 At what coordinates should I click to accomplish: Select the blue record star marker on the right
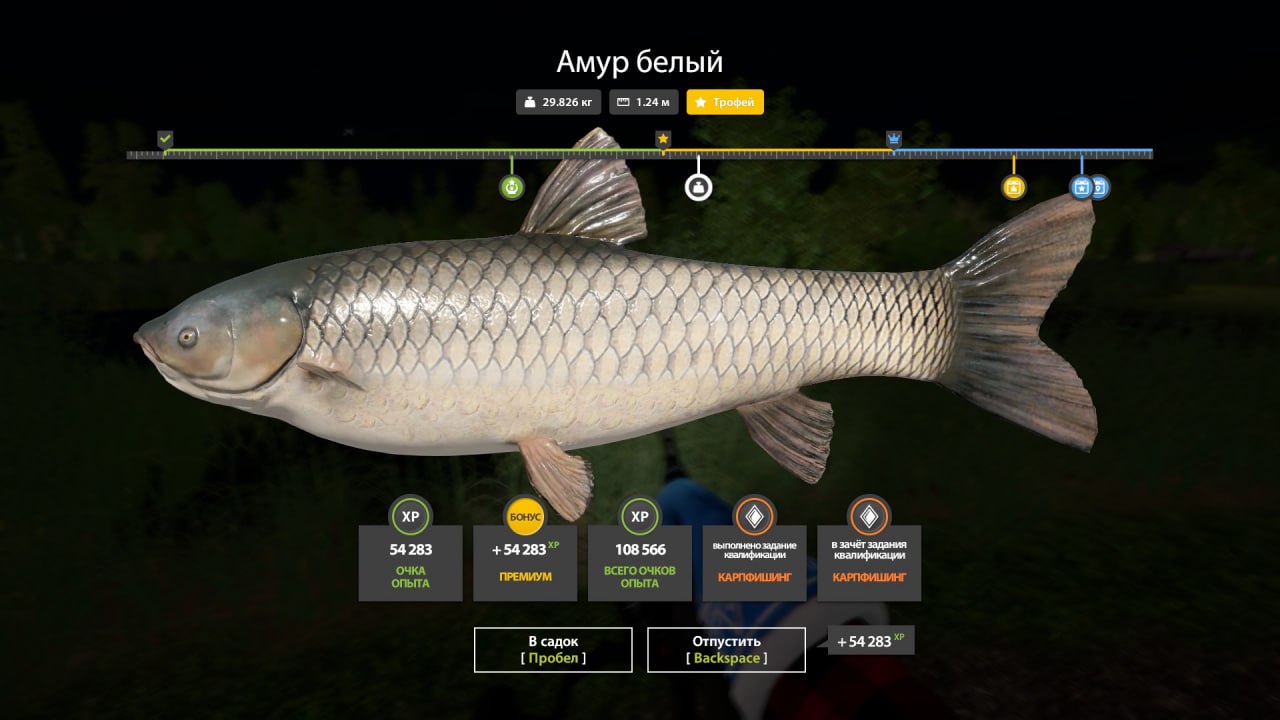[1081, 186]
